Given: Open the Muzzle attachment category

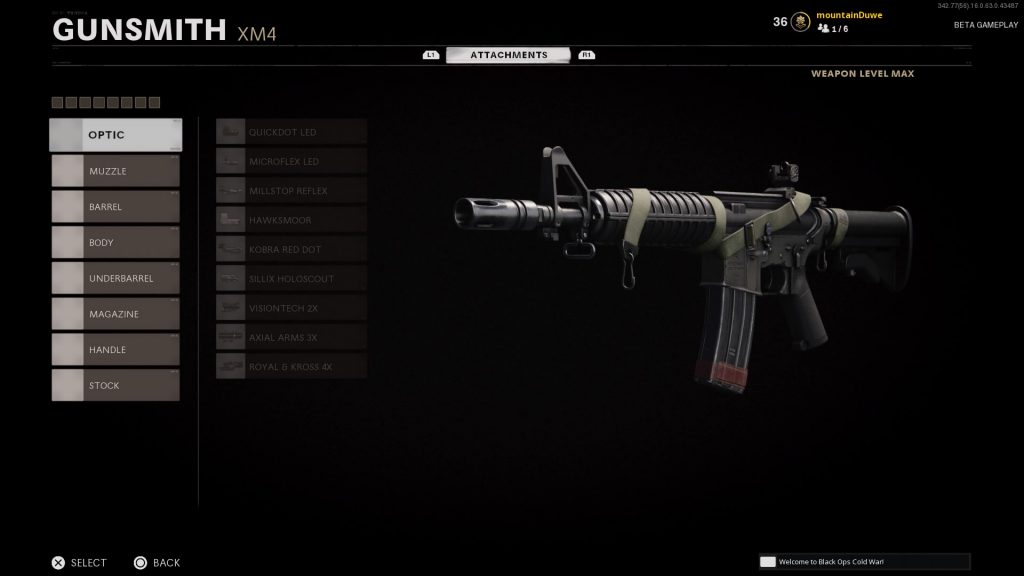Looking at the screenshot, I should [x=116, y=171].
